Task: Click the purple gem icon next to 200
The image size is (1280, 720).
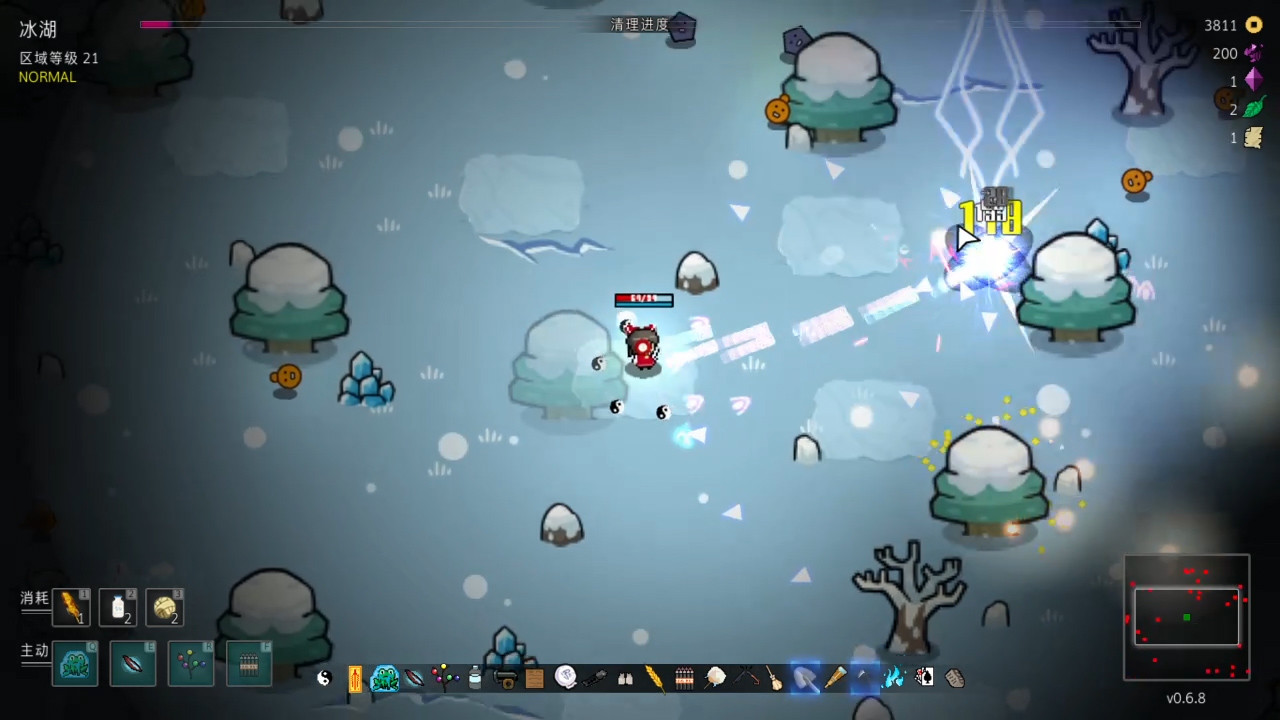Action: (1254, 53)
